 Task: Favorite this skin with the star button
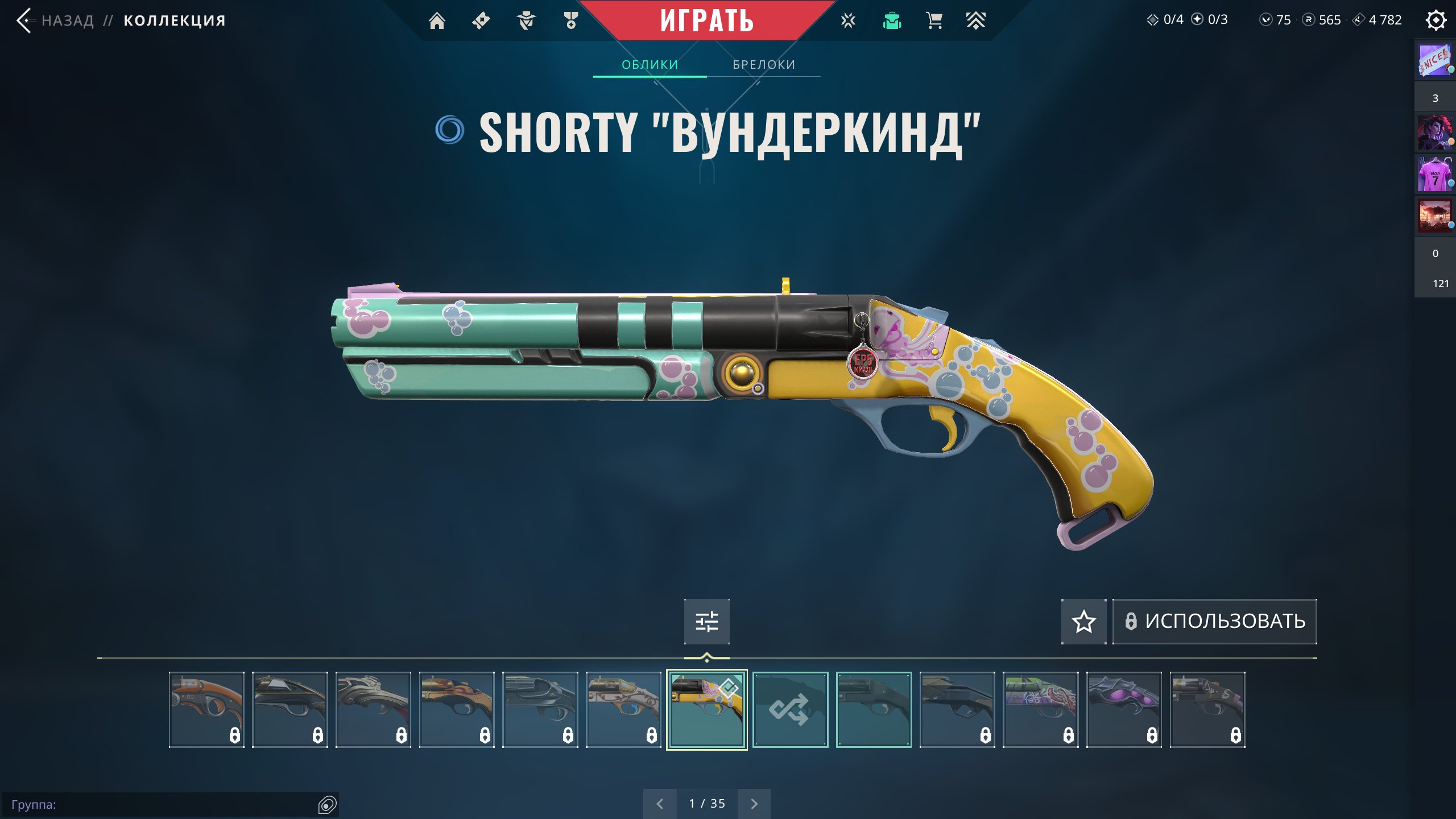coord(1083,621)
